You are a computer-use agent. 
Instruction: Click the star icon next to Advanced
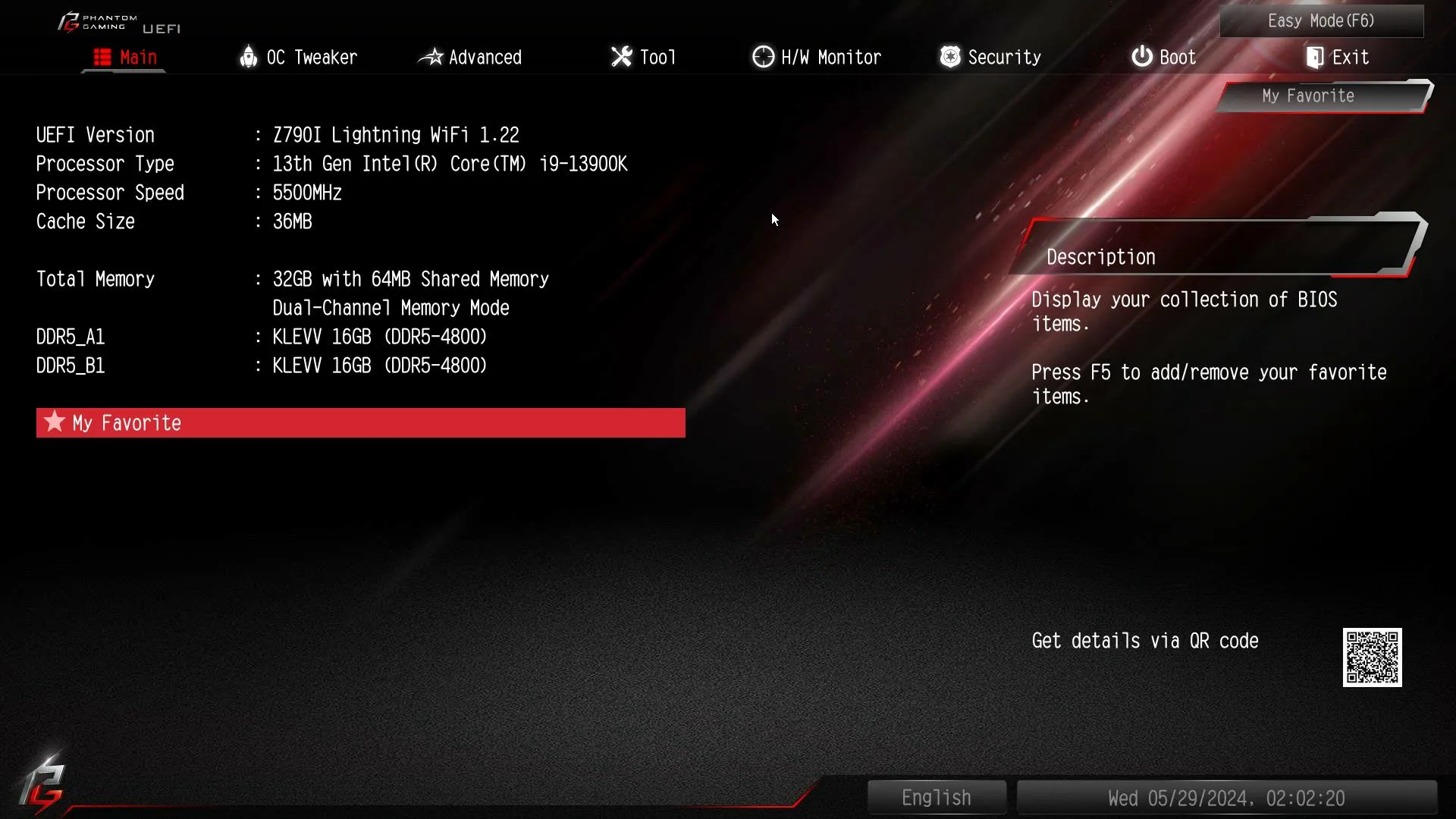click(x=431, y=56)
